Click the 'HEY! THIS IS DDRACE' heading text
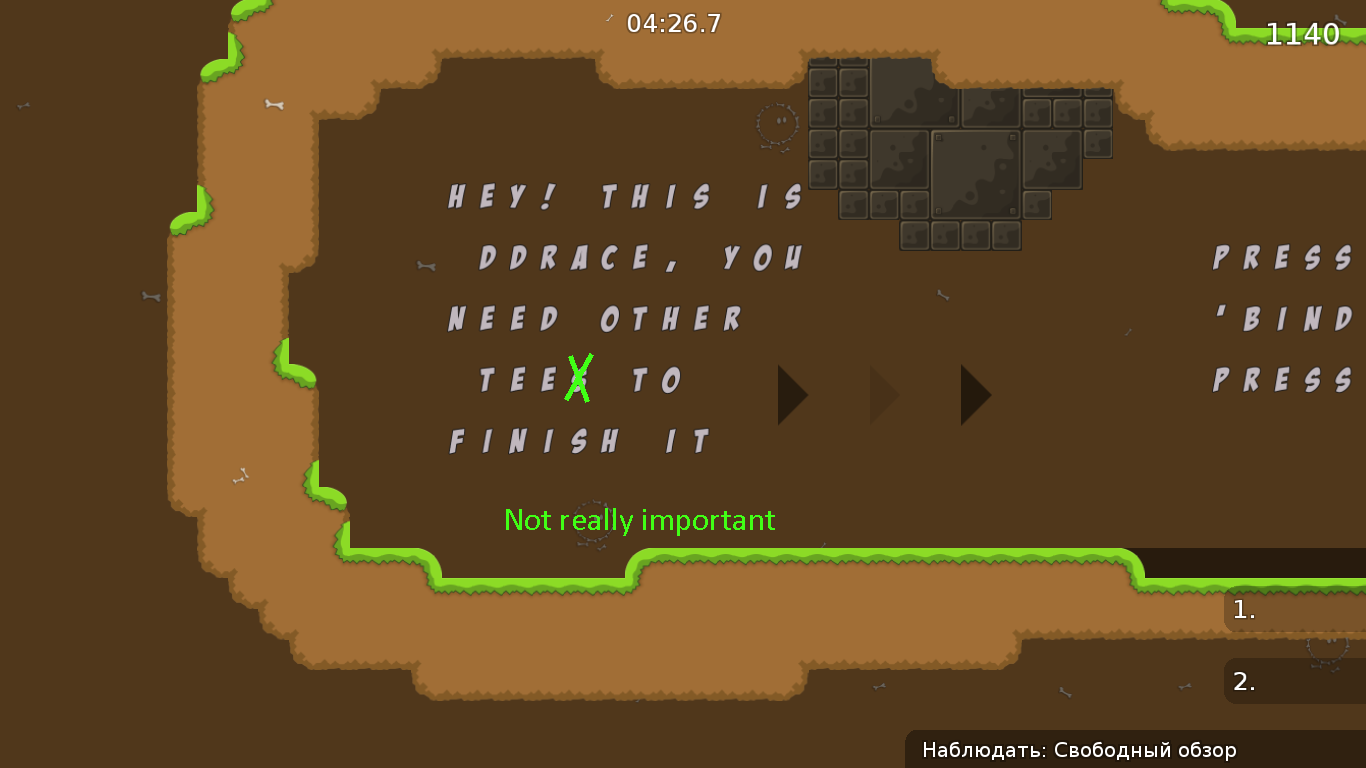This screenshot has height=768, width=1366. [x=623, y=196]
